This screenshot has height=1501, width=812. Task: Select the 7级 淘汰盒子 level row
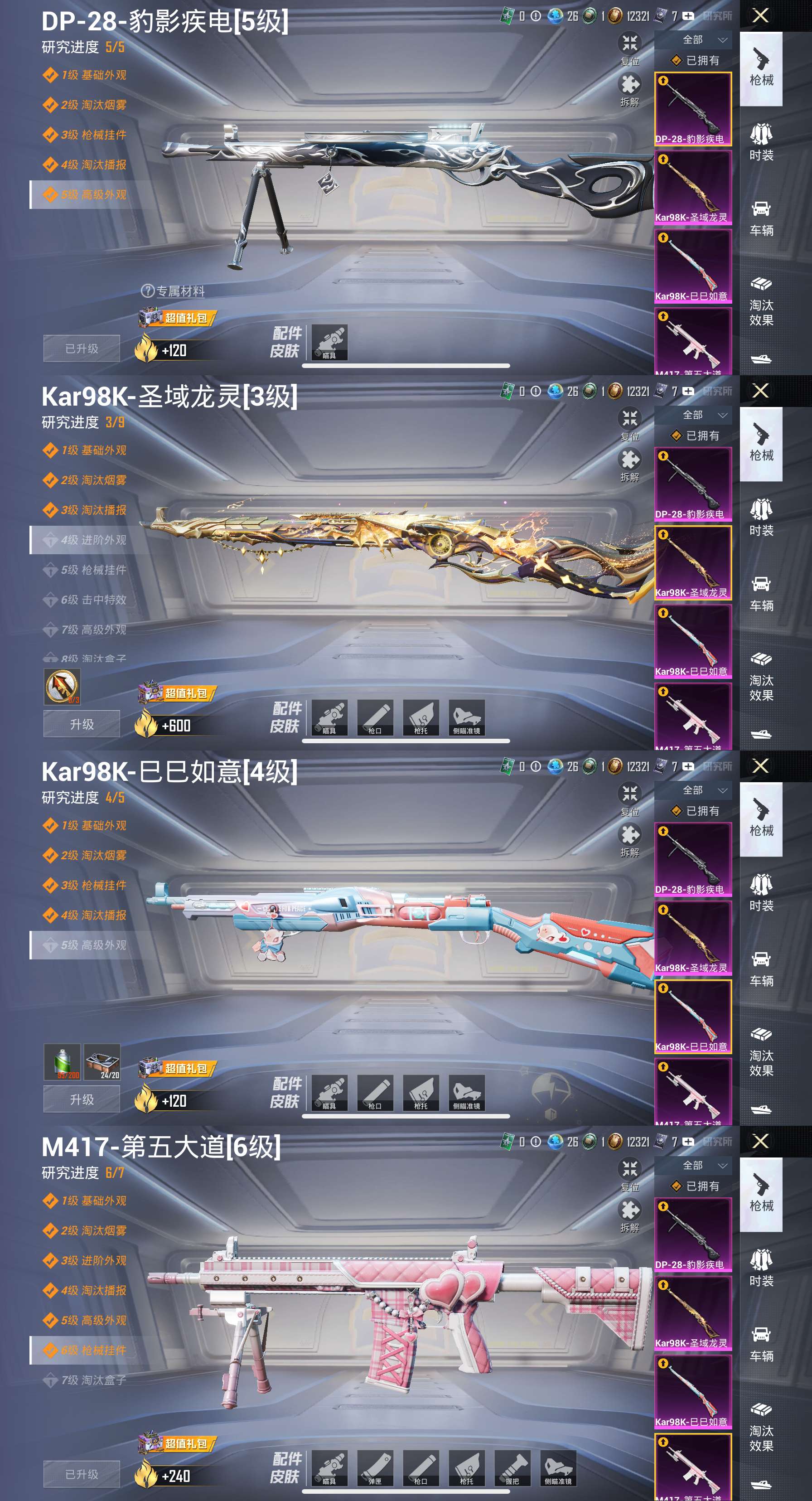pyautogui.click(x=93, y=1380)
